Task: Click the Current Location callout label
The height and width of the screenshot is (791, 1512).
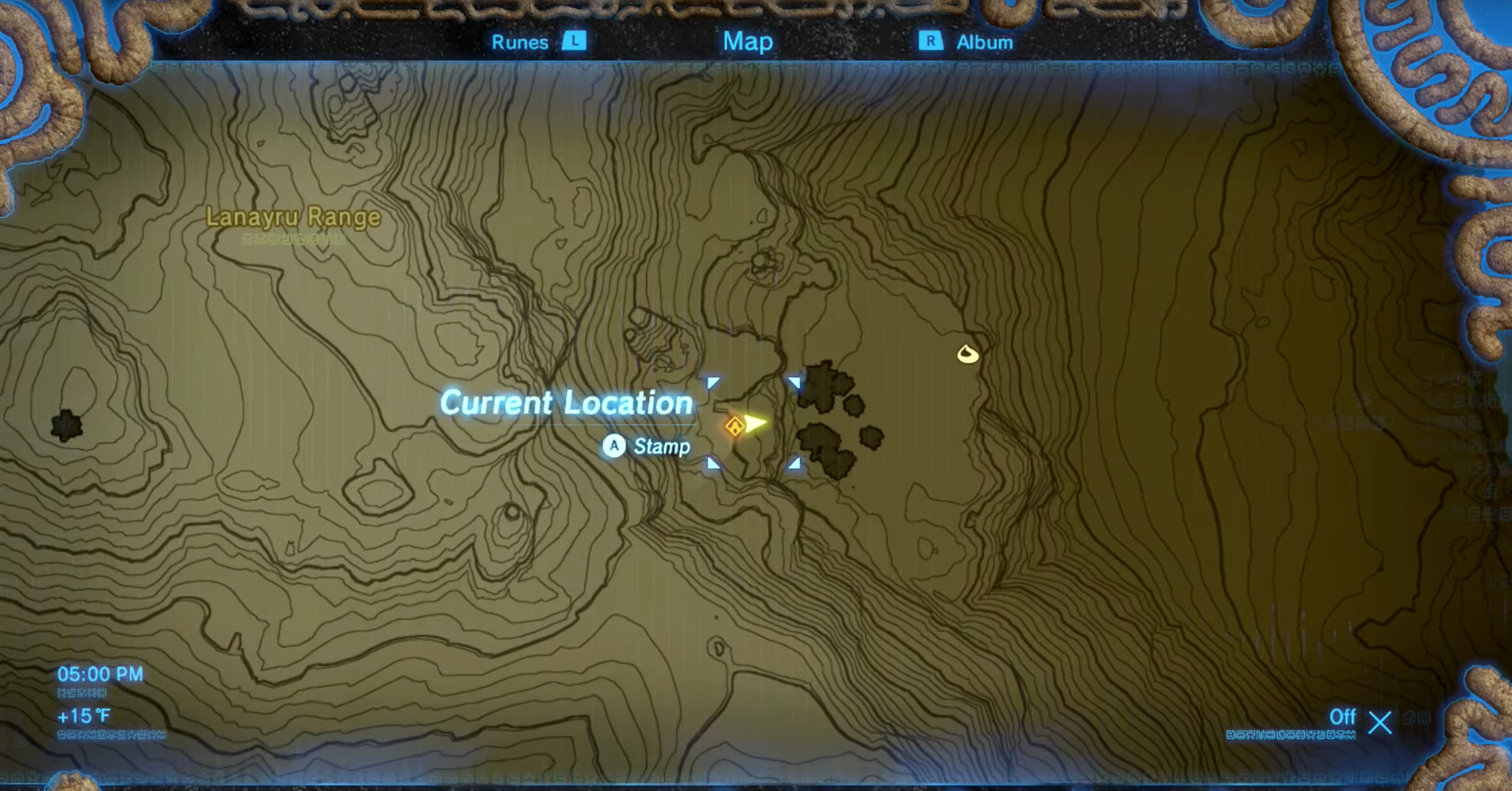Action: [566, 403]
